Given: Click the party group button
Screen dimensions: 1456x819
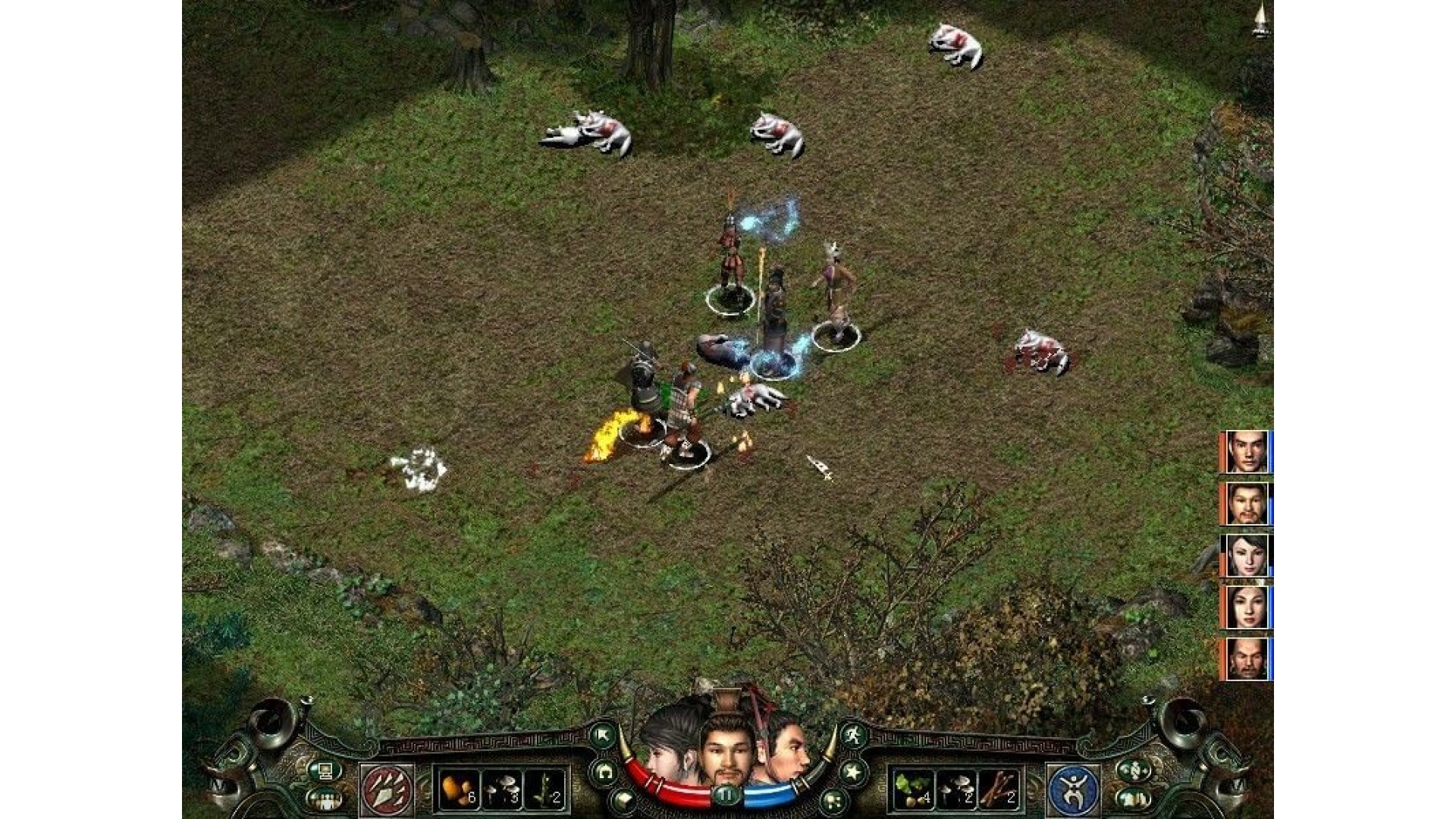Looking at the screenshot, I should point(325,799).
